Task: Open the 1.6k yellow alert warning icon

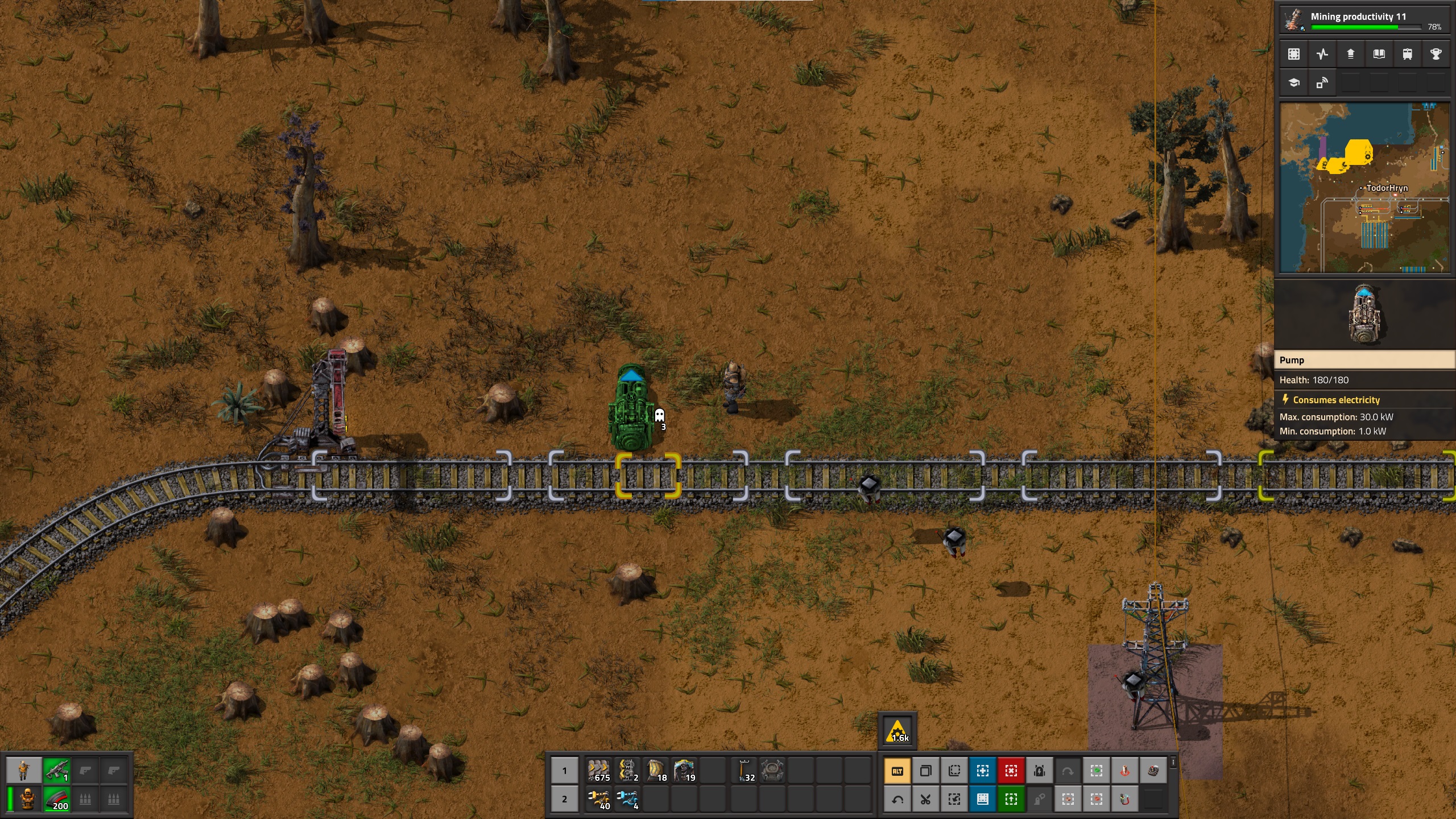Action: (897, 731)
